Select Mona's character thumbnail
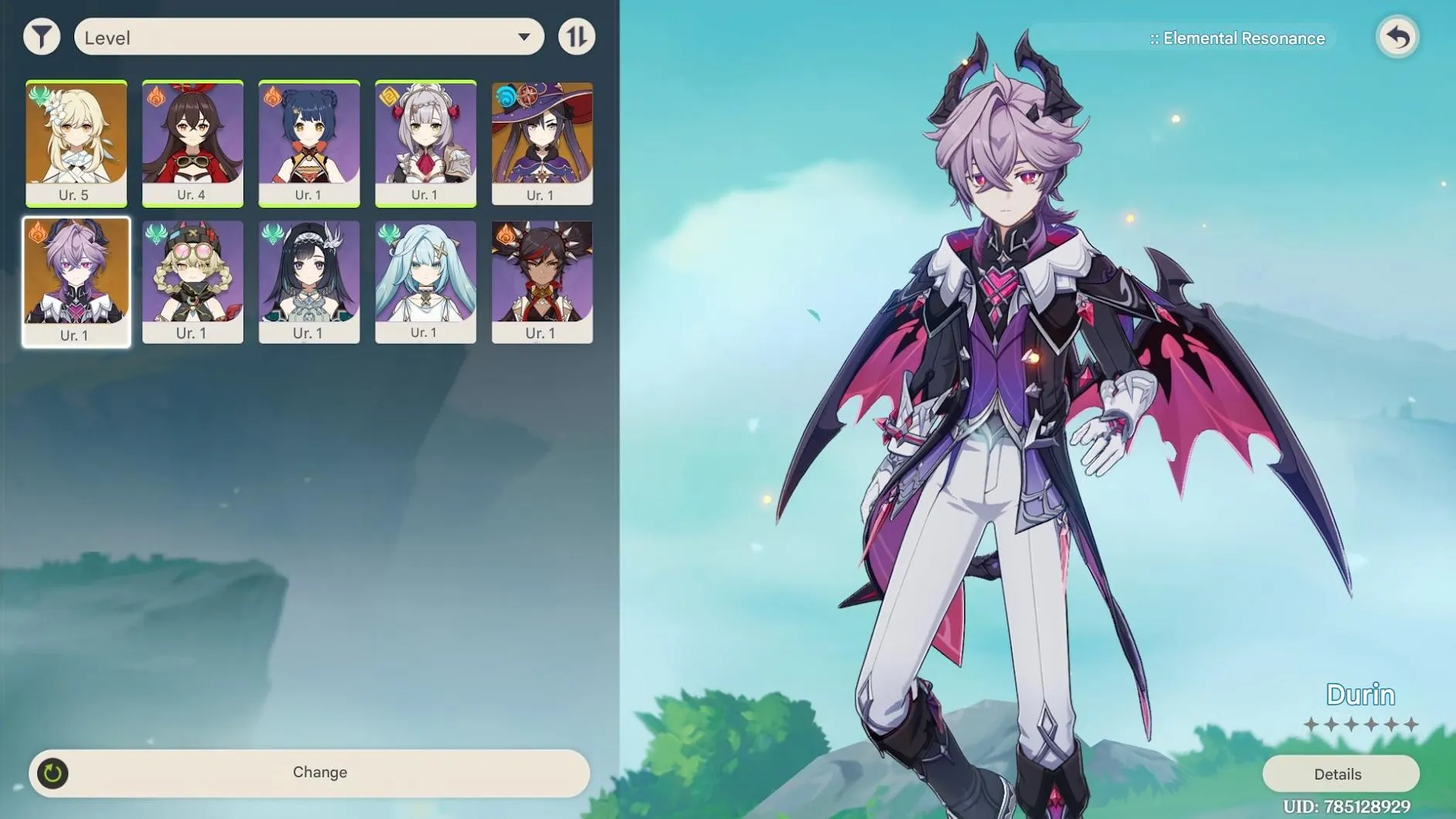Image resolution: width=1456 pixels, height=819 pixels. [x=543, y=141]
